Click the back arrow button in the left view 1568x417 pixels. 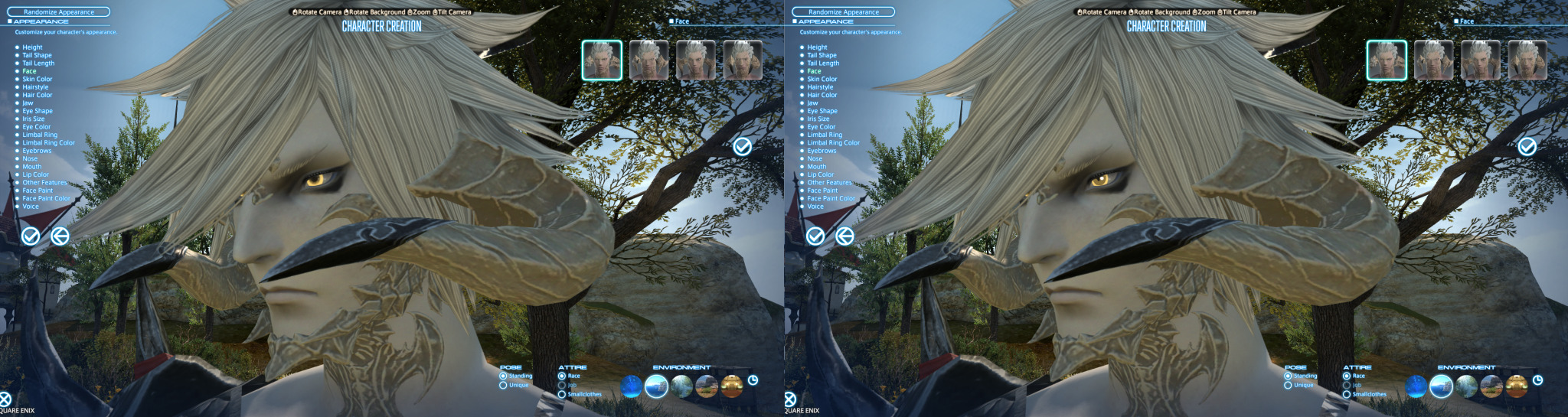click(60, 236)
